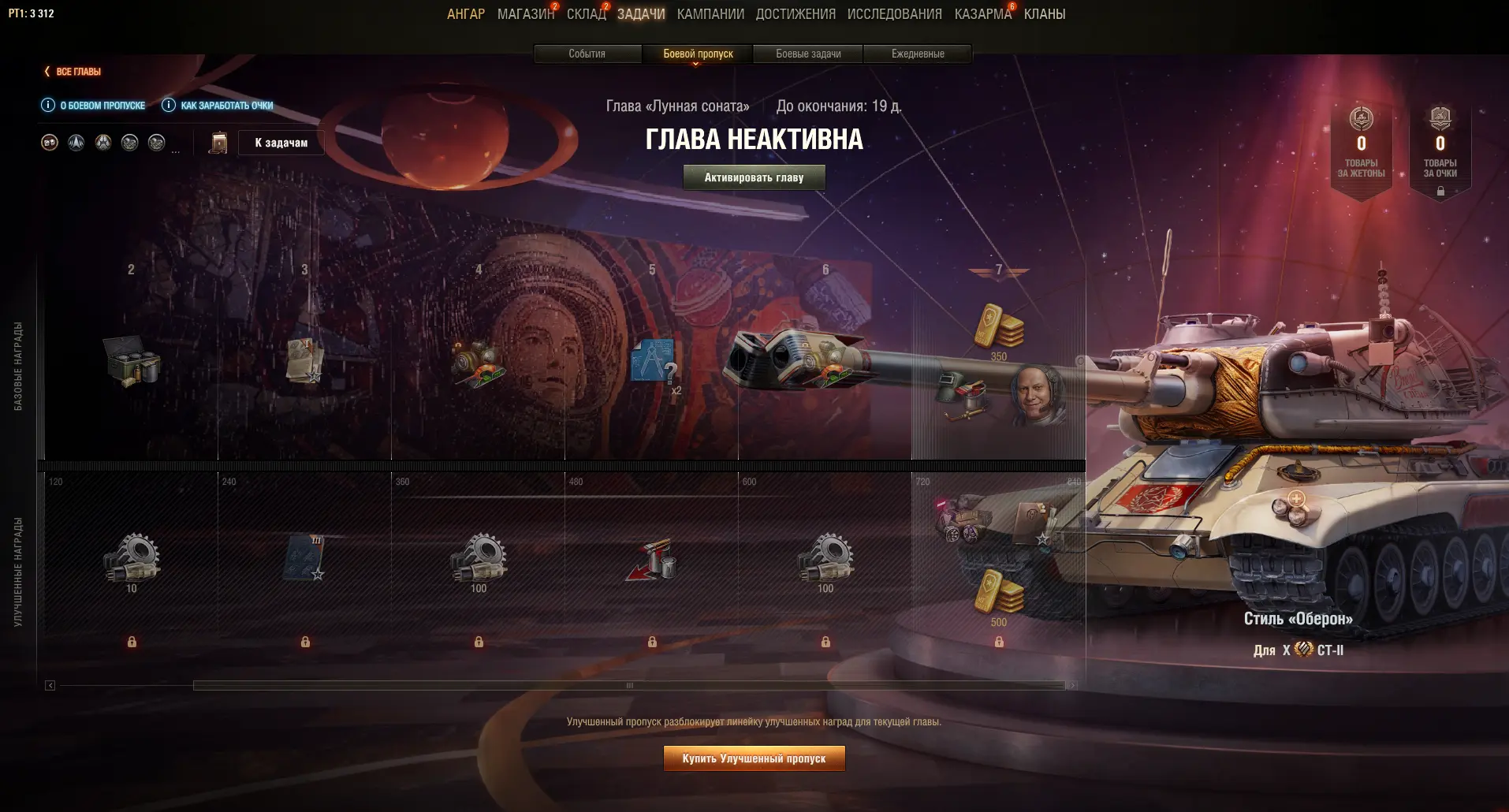Buy the Улучшенный пропуск
Image resolution: width=1509 pixels, height=812 pixels.
(754, 758)
